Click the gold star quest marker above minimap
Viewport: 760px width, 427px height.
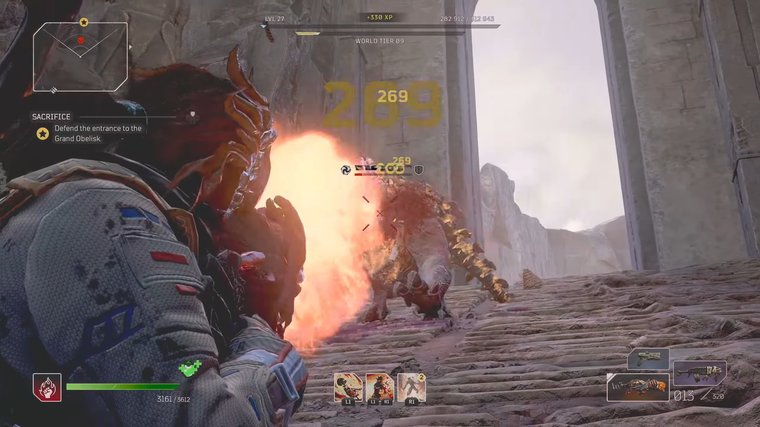coord(84,20)
